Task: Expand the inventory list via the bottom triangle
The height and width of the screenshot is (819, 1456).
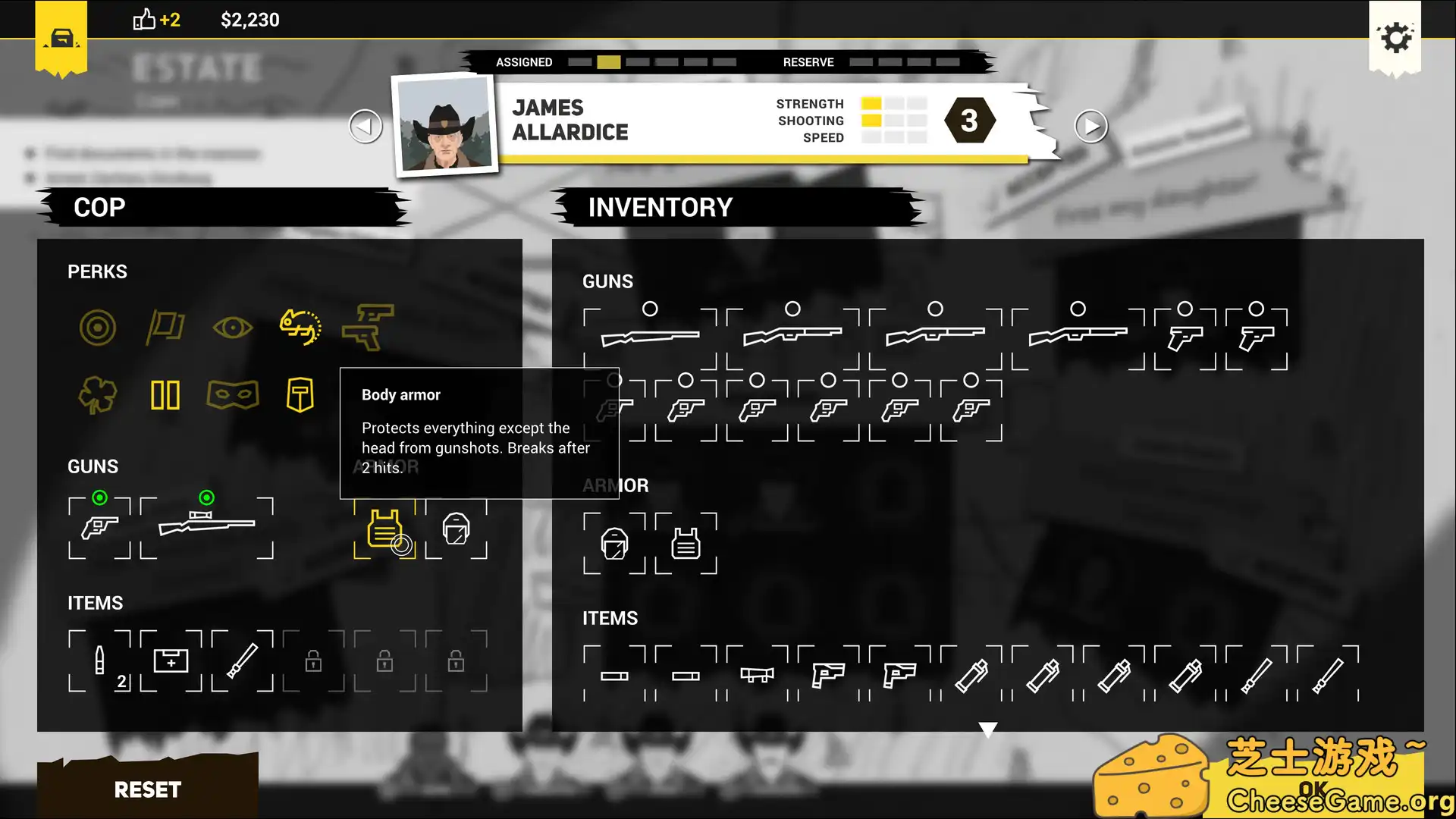Action: pyautogui.click(x=988, y=728)
